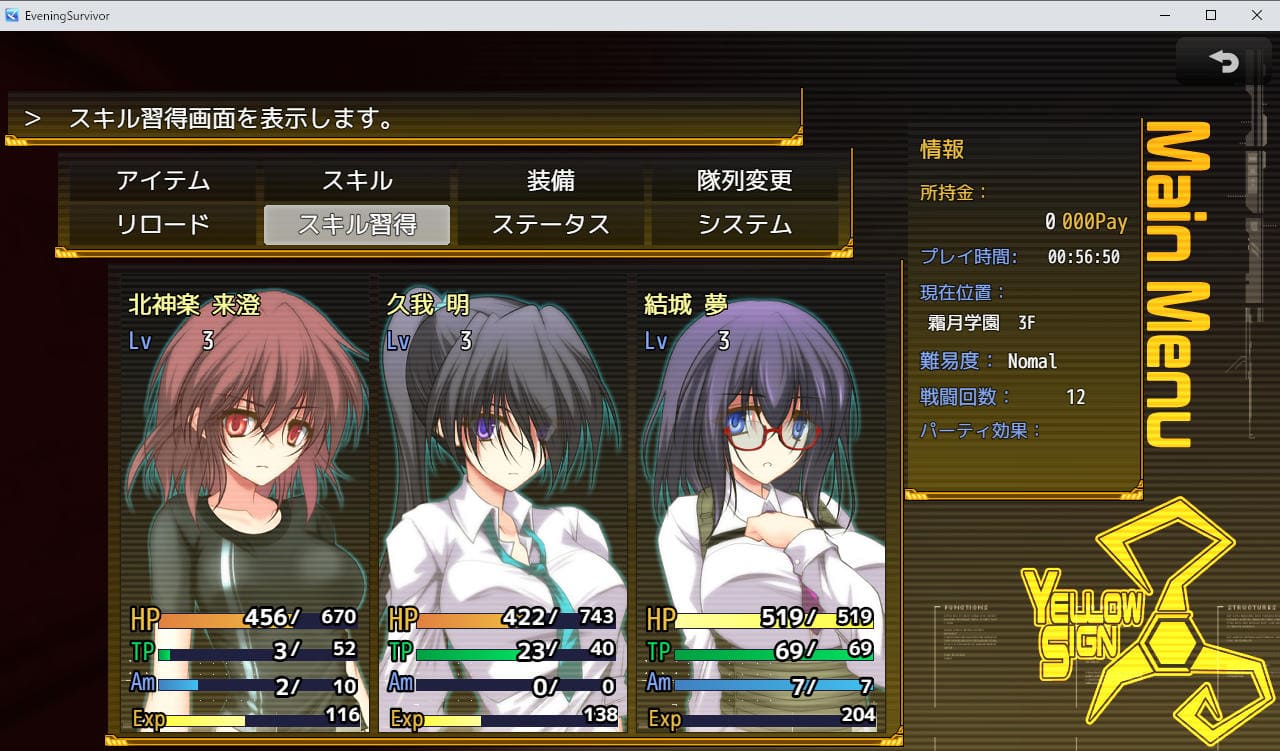Show the ステータス (Status) screen
1280x751 pixels.
[x=551, y=225]
